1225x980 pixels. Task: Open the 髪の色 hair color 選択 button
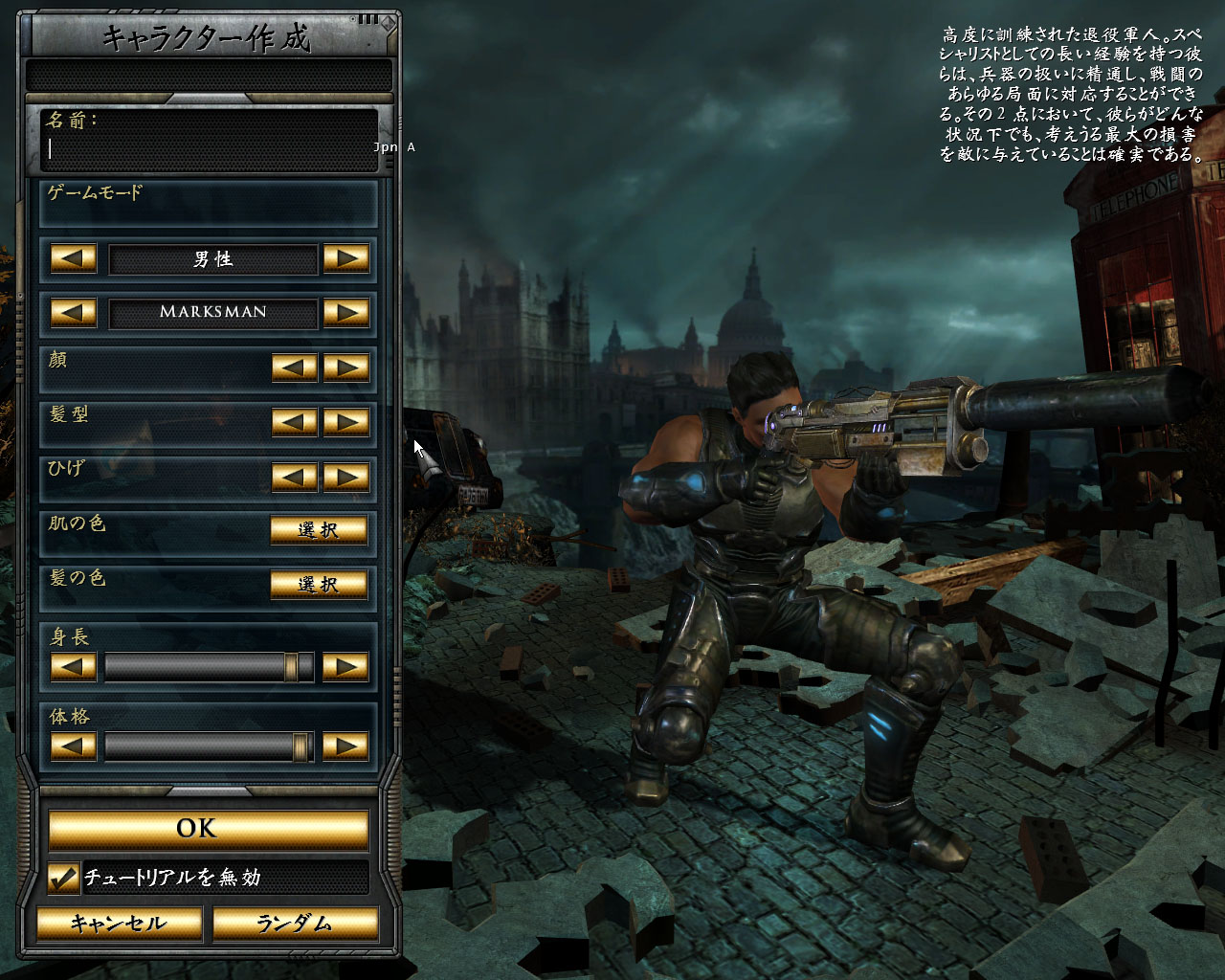click(319, 585)
